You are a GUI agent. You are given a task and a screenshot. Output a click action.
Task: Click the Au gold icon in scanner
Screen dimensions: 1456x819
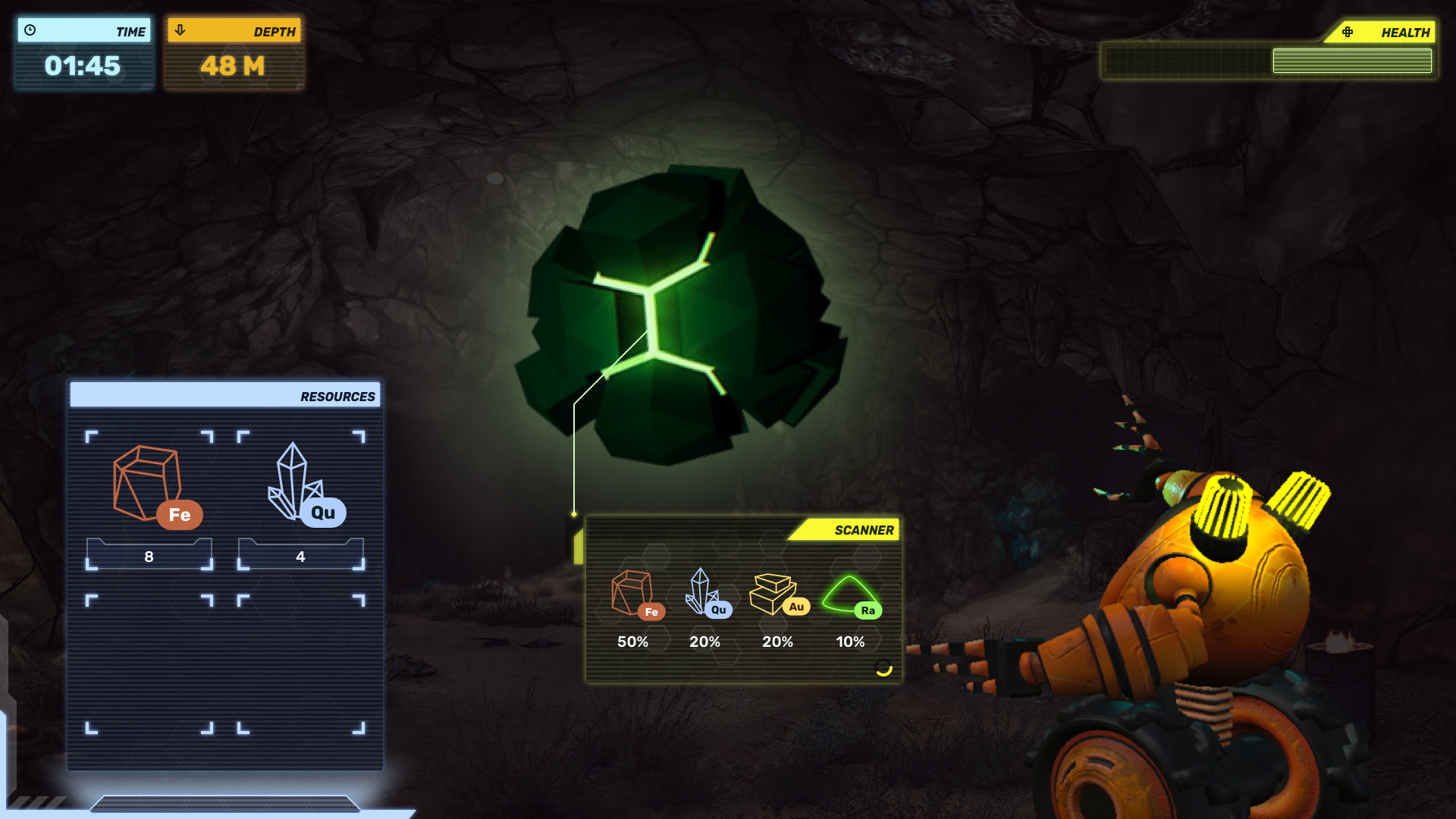[777, 594]
